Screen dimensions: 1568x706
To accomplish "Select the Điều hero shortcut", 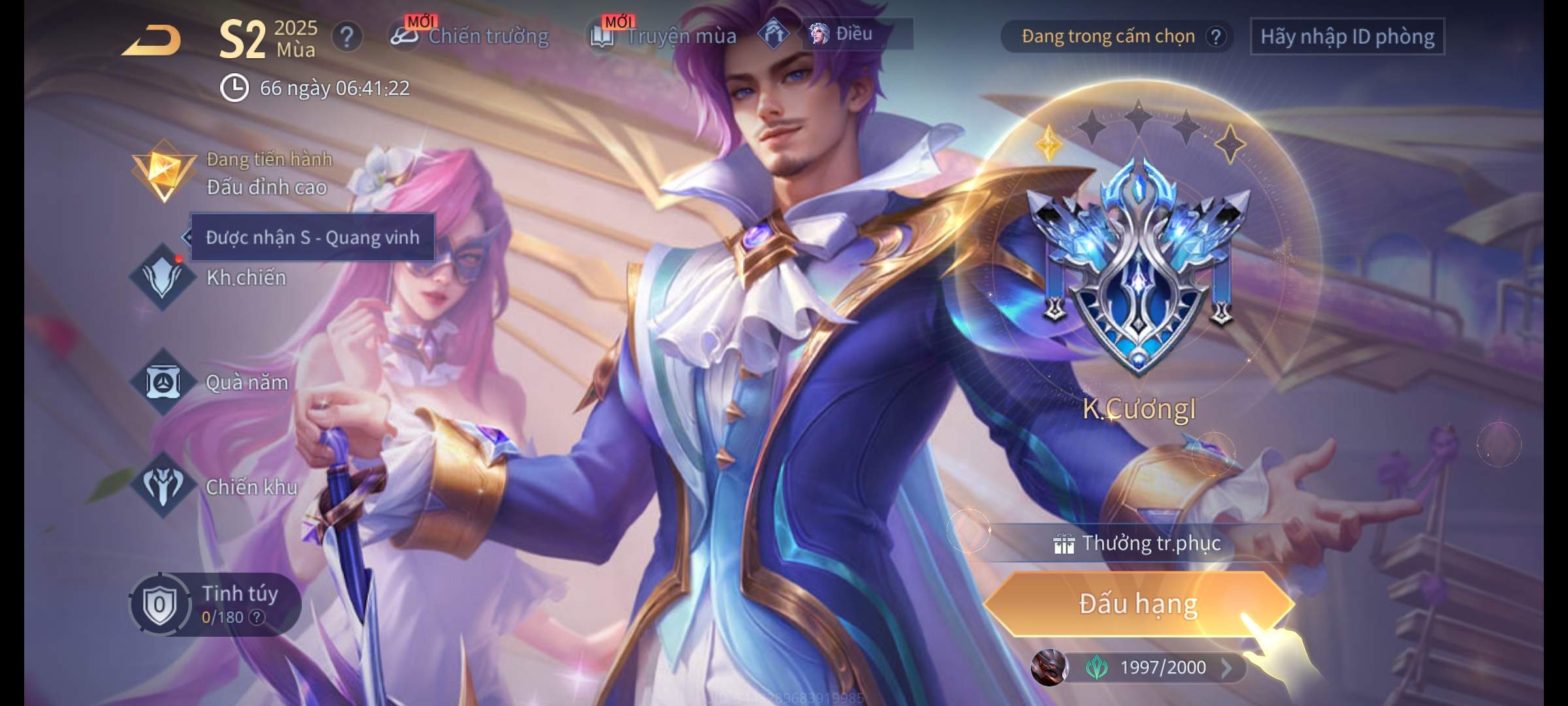I will [x=843, y=34].
